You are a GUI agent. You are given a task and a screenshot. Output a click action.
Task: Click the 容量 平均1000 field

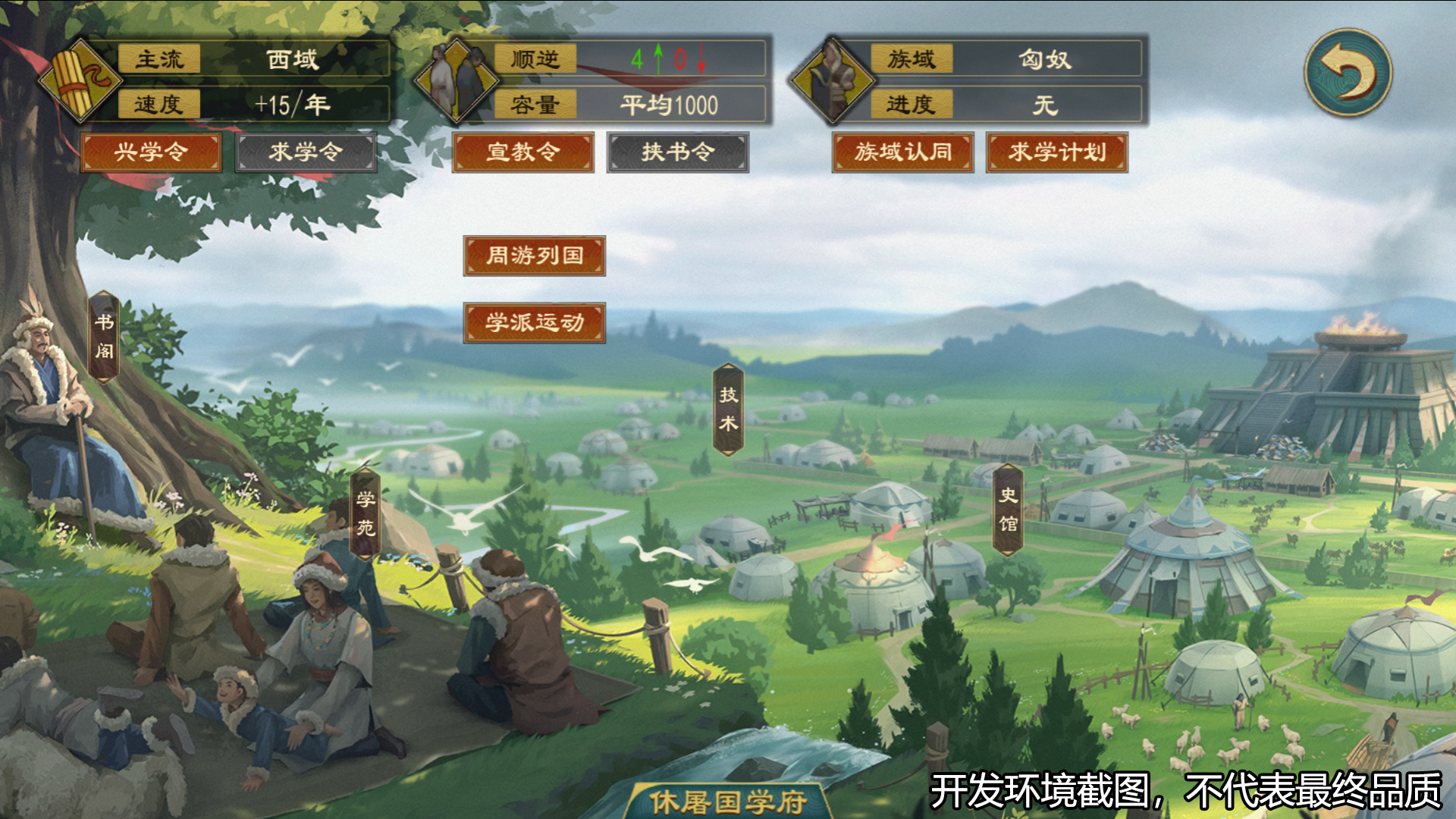(x=667, y=107)
